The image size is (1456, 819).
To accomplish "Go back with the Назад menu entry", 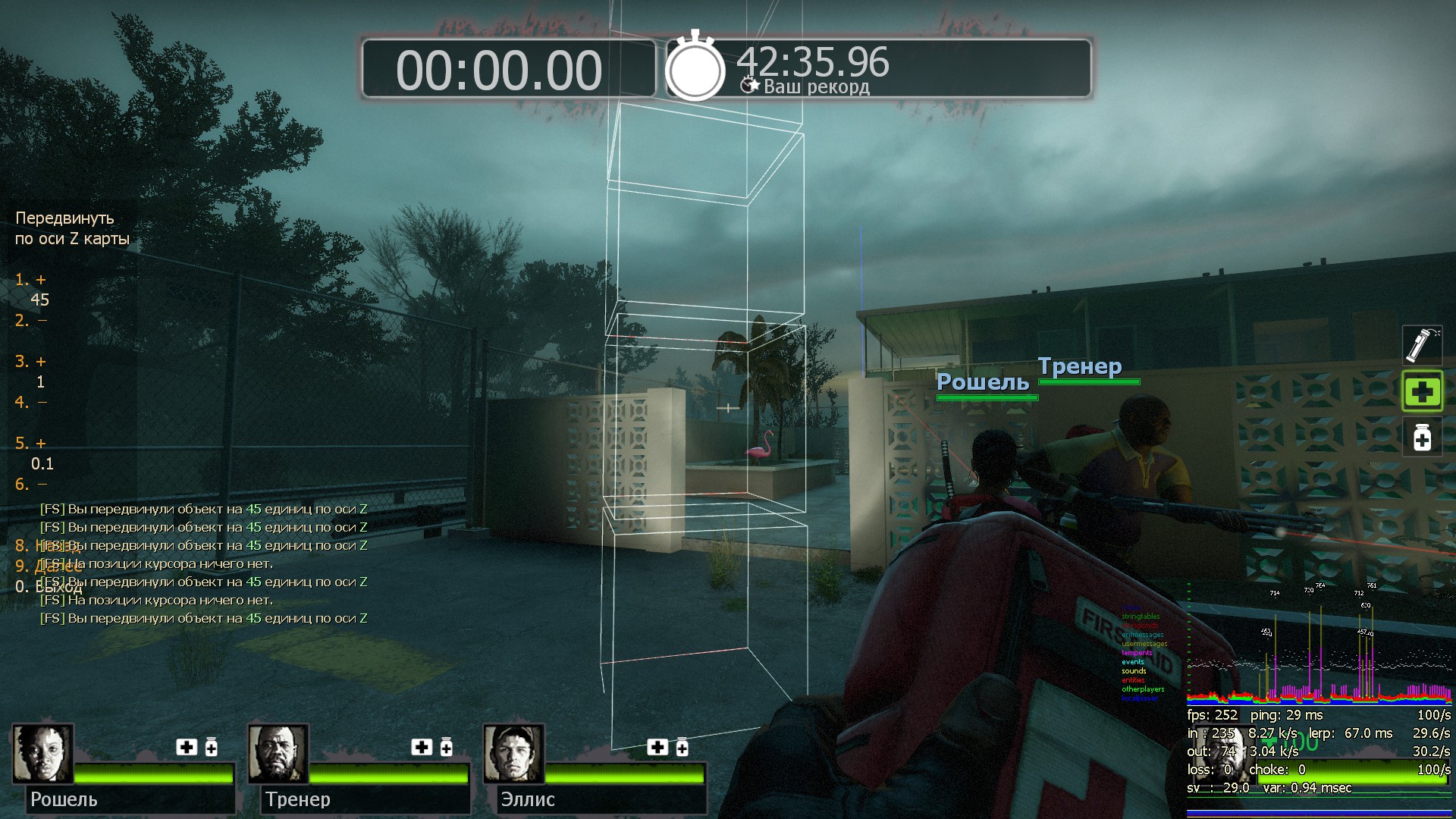I will 47,546.
